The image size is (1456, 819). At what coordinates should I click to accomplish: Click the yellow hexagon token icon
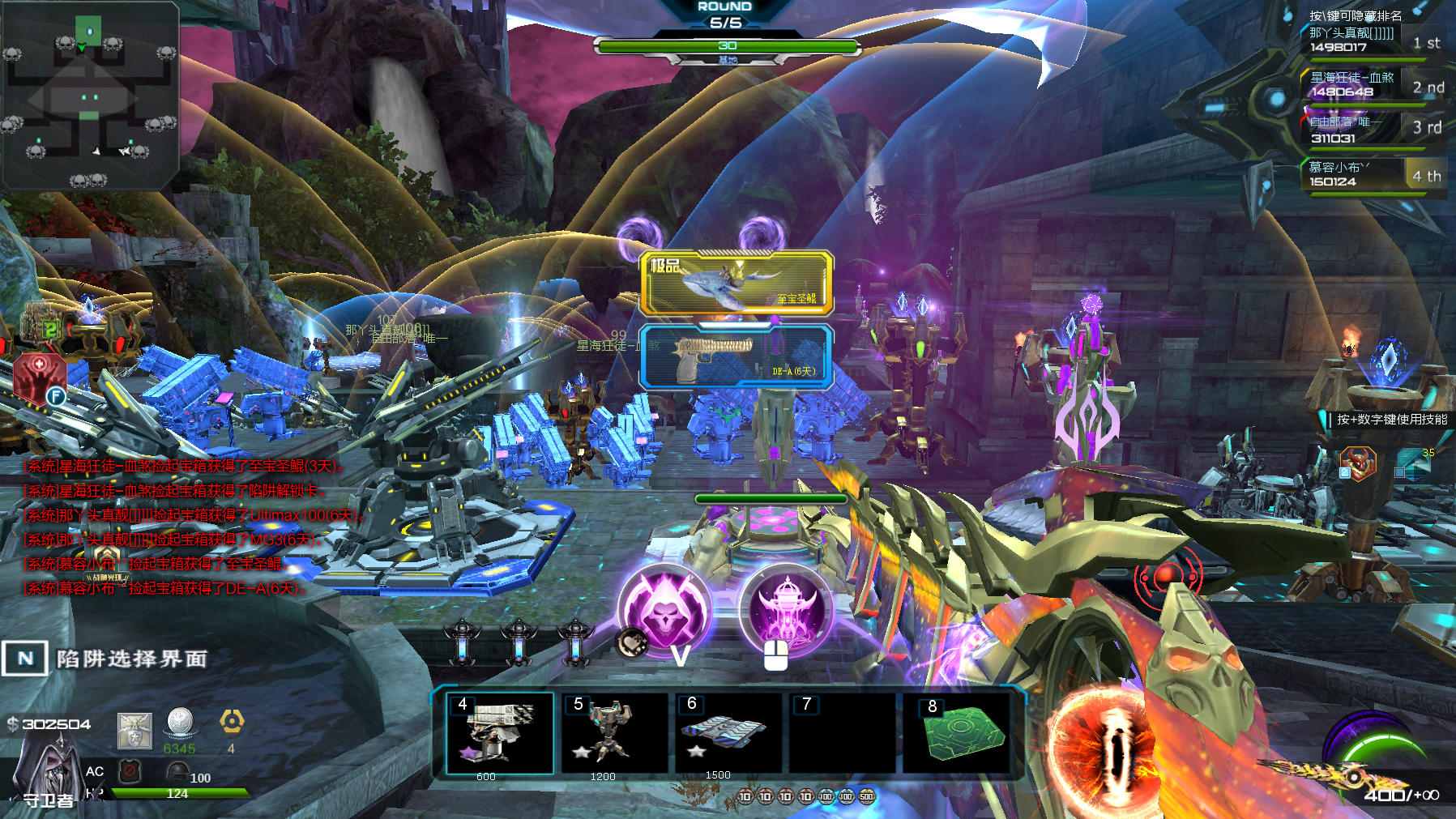232,721
